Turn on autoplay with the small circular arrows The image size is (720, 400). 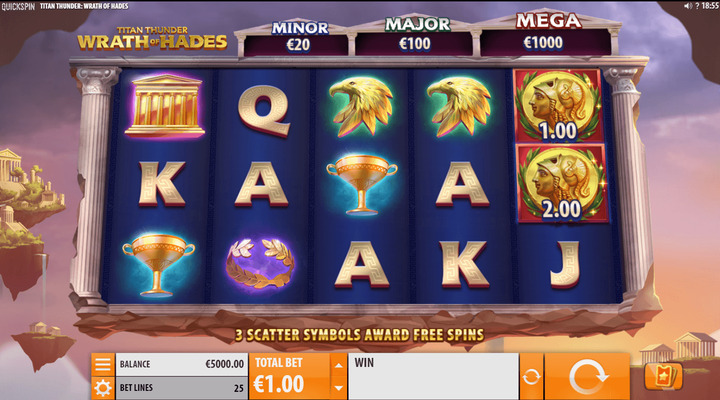pos(531,378)
